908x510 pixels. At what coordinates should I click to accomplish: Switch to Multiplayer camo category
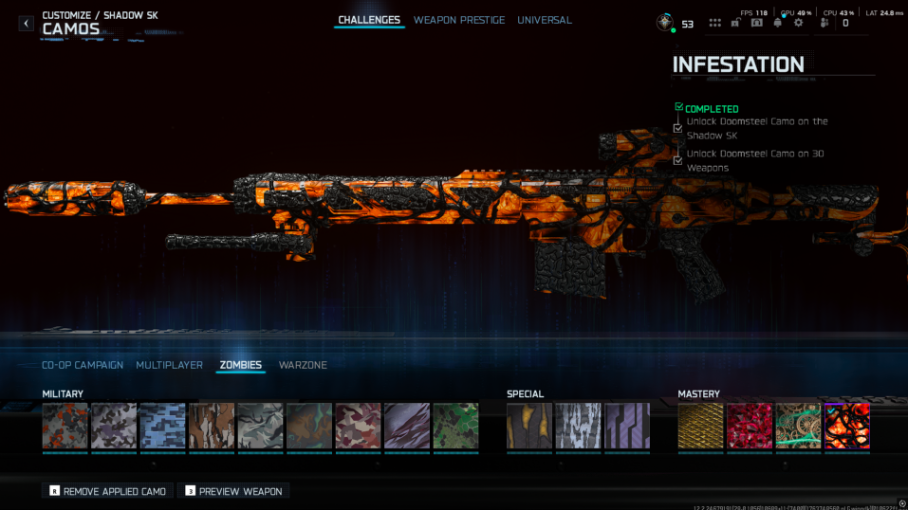click(169, 365)
